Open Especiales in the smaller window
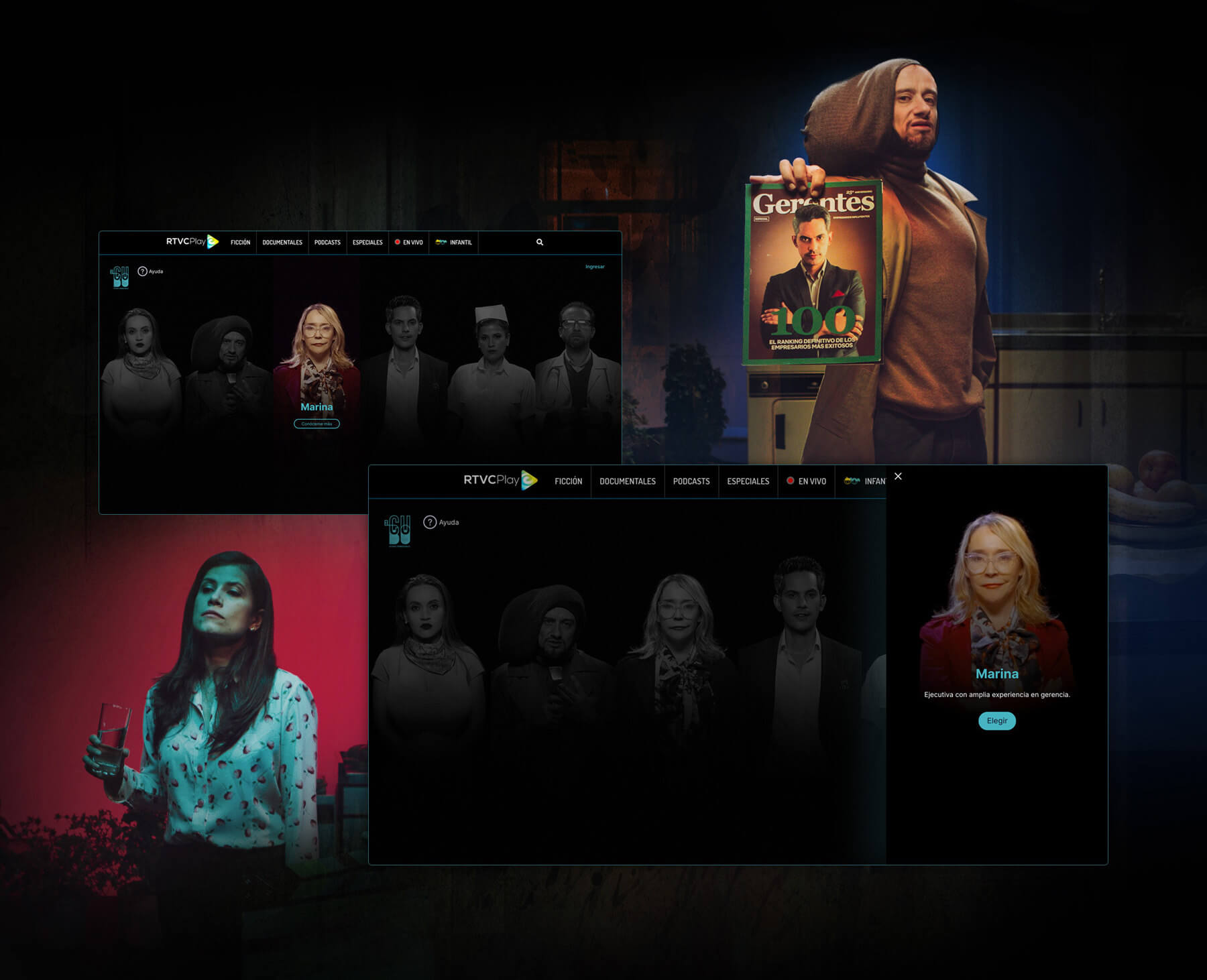The image size is (1207, 980). tap(367, 243)
